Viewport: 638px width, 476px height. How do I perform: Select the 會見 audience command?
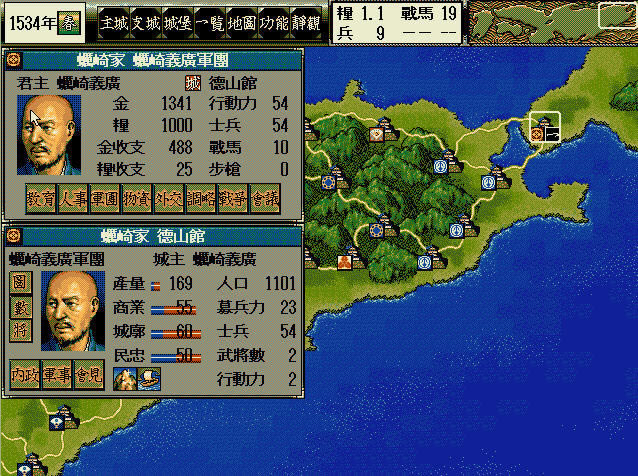click(x=90, y=375)
